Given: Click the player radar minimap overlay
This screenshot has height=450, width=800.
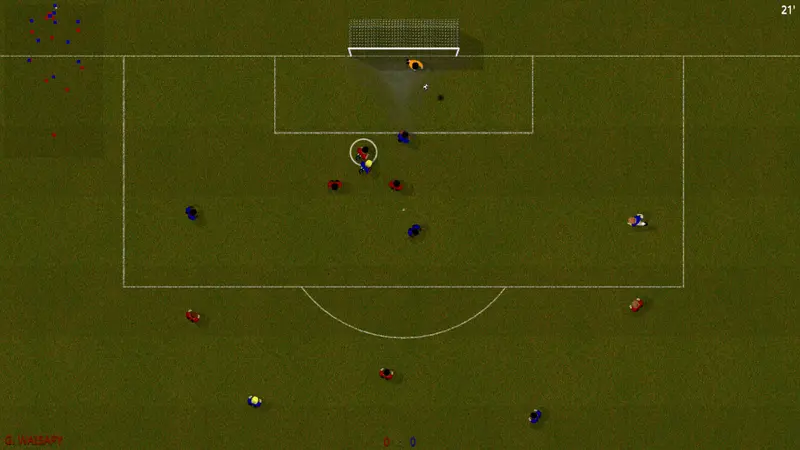Looking at the screenshot, I should pyautogui.click(x=53, y=78).
